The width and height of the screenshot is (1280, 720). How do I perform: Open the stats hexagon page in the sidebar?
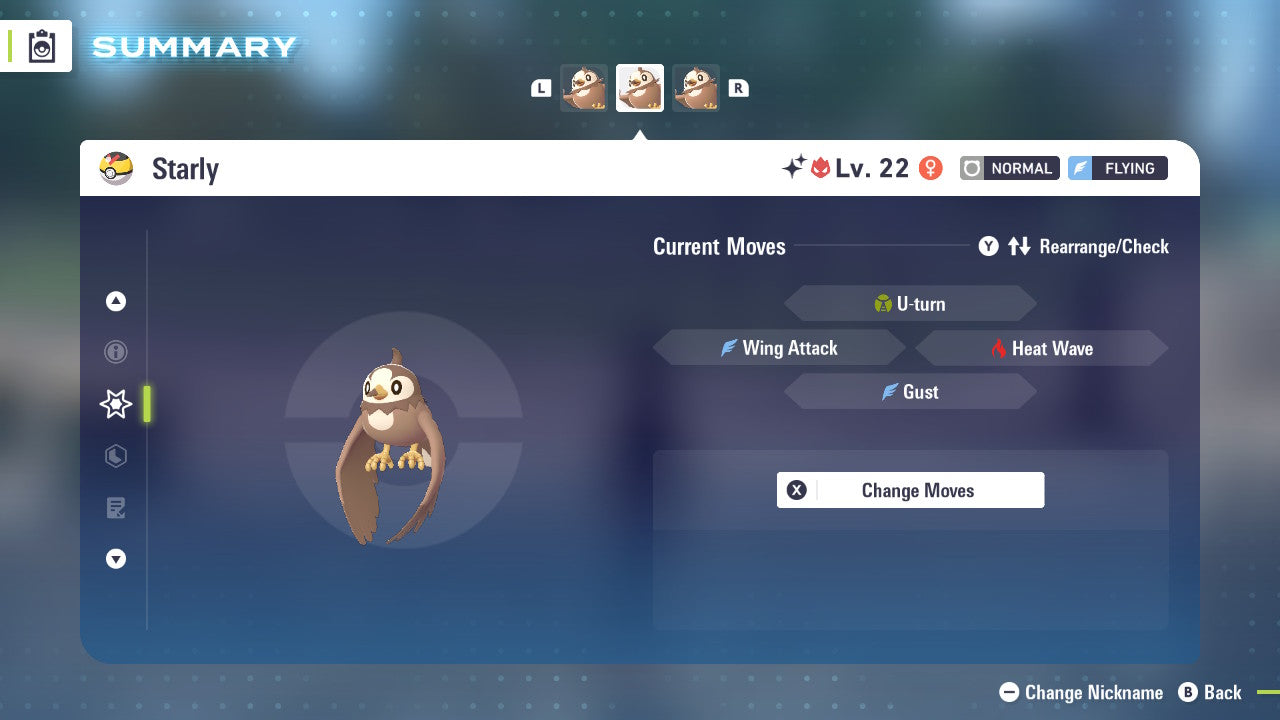pos(116,456)
